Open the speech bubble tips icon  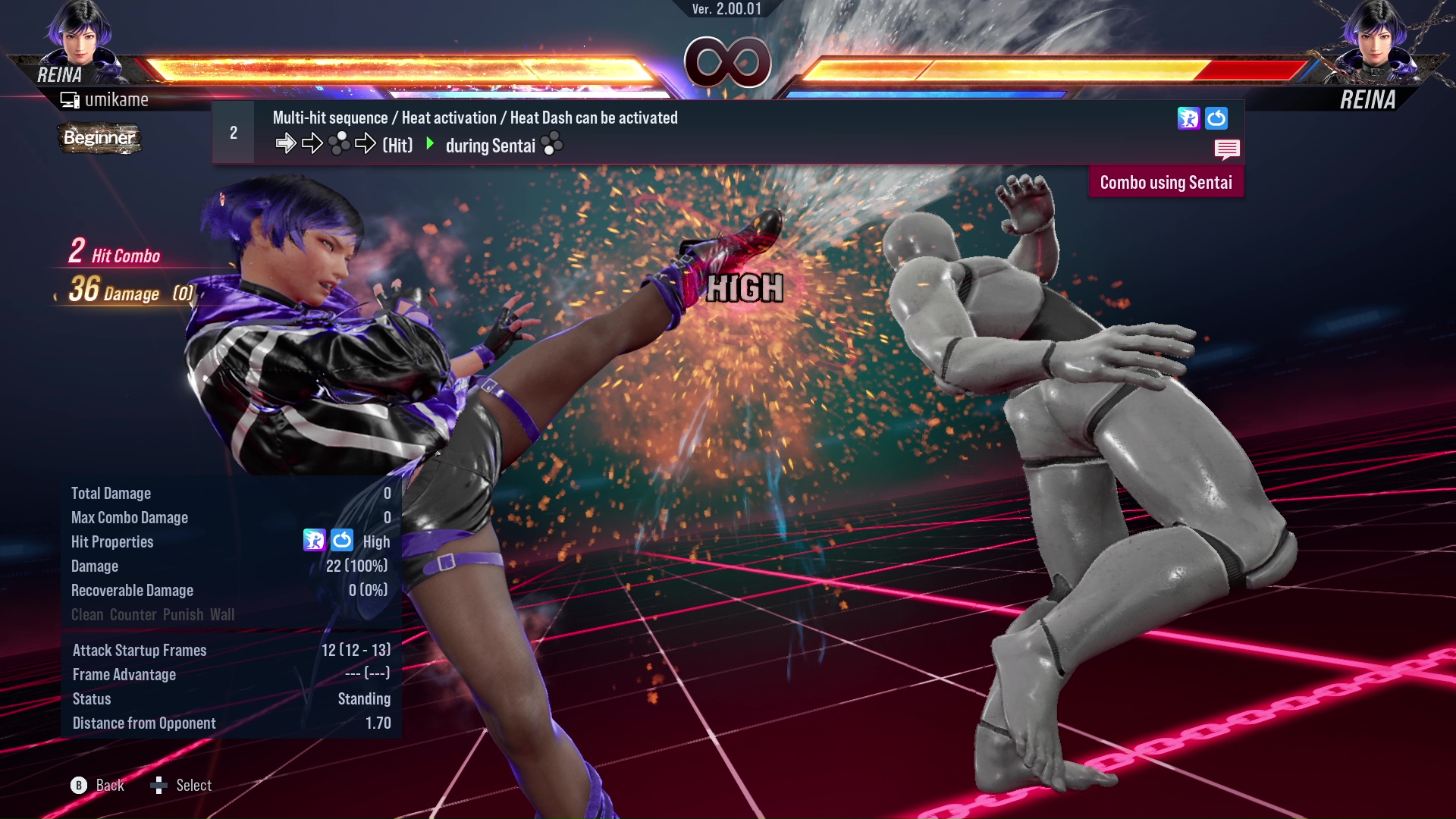(1227, 149)
